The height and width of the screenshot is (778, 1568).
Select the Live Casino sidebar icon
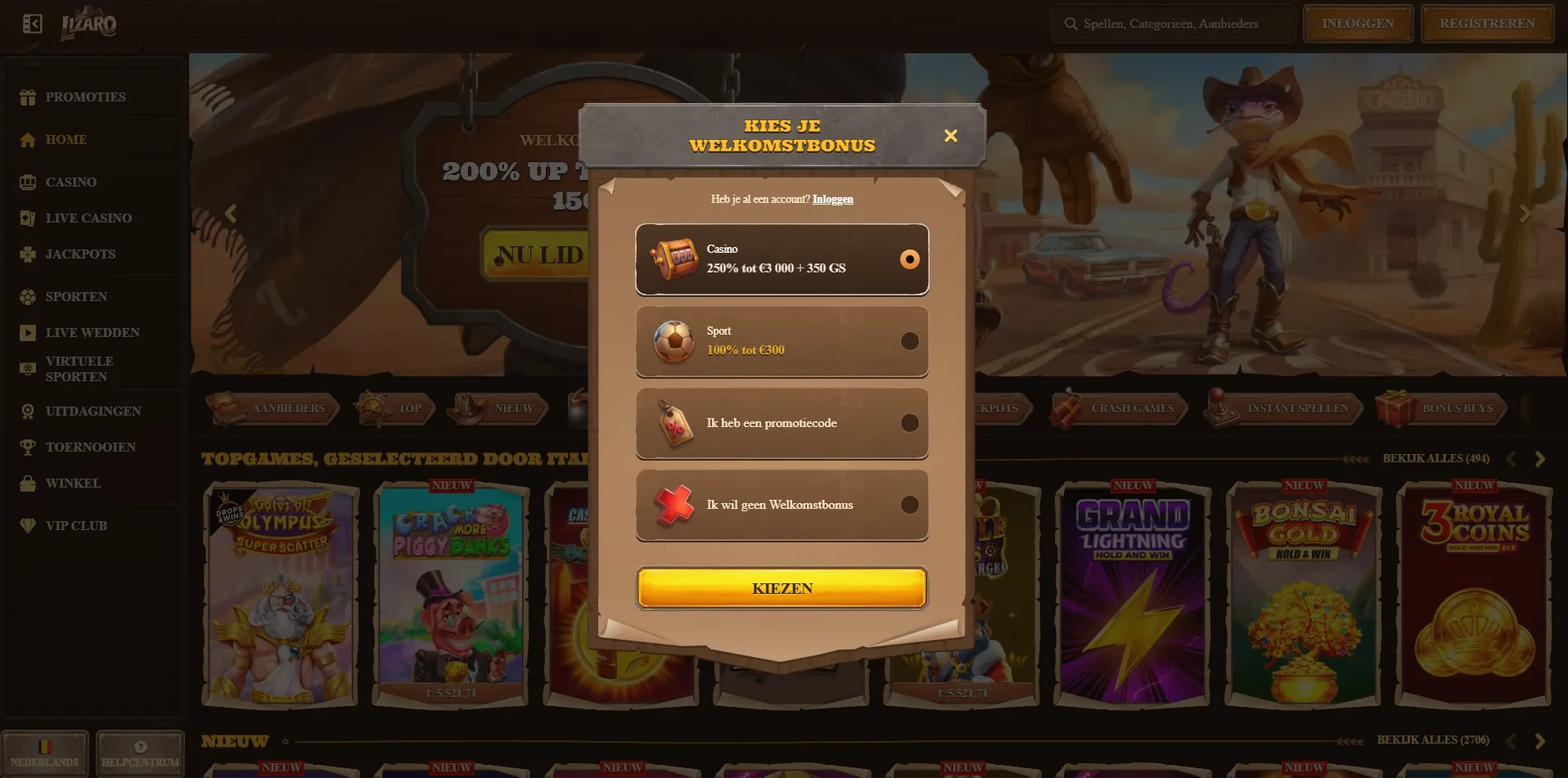(27, 218)
